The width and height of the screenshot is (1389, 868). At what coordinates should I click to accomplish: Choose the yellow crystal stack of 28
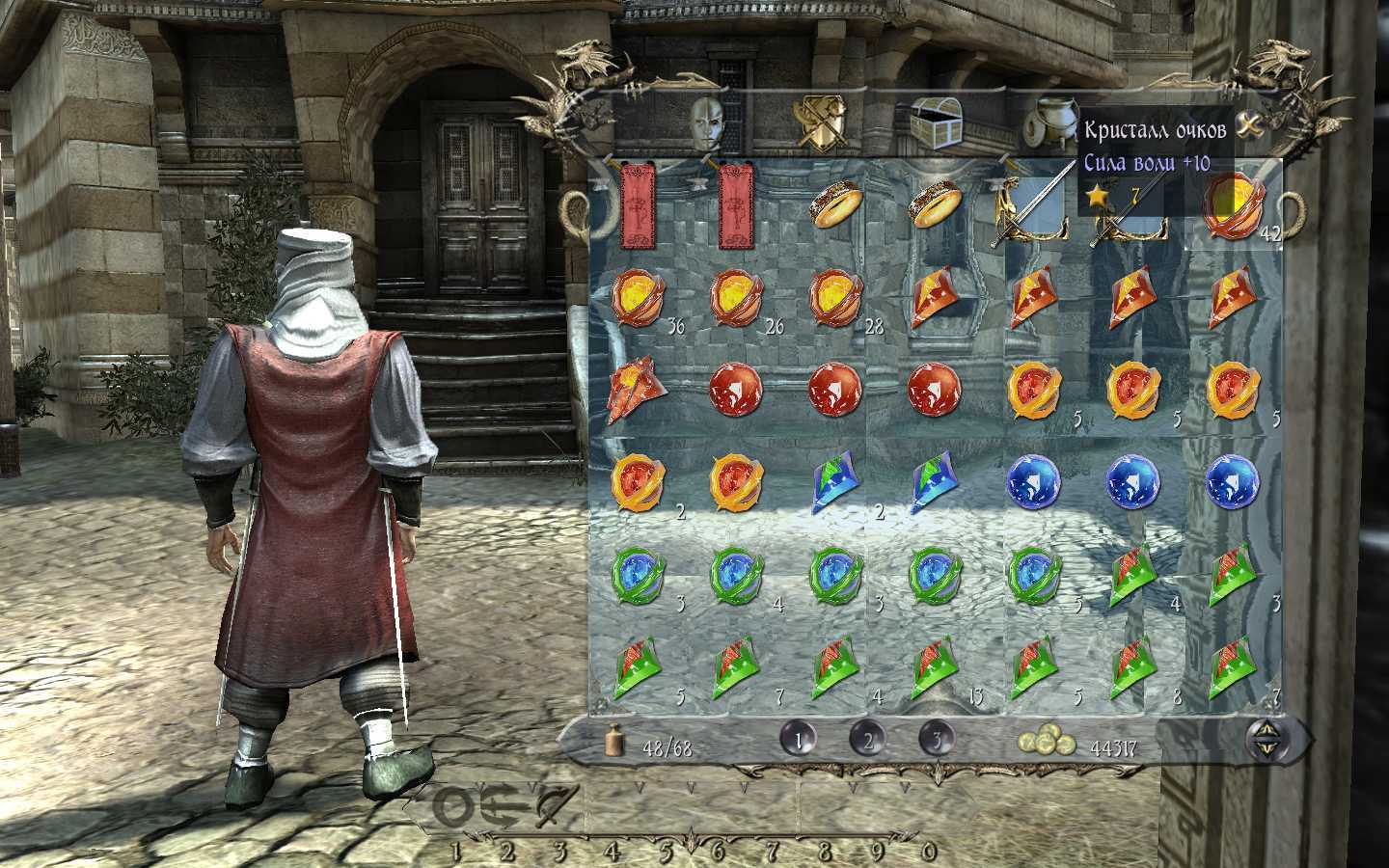pos(835,296)
